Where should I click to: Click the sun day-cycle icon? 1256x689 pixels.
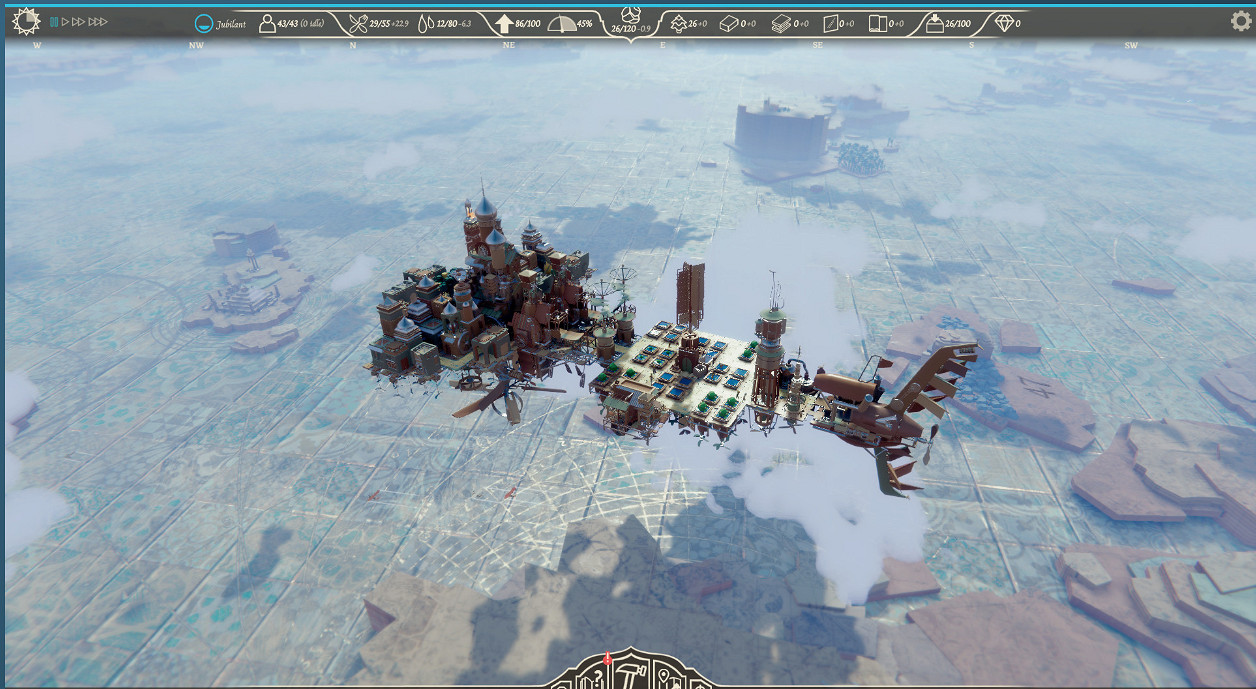pyautogui.click(x=27, y=20)
